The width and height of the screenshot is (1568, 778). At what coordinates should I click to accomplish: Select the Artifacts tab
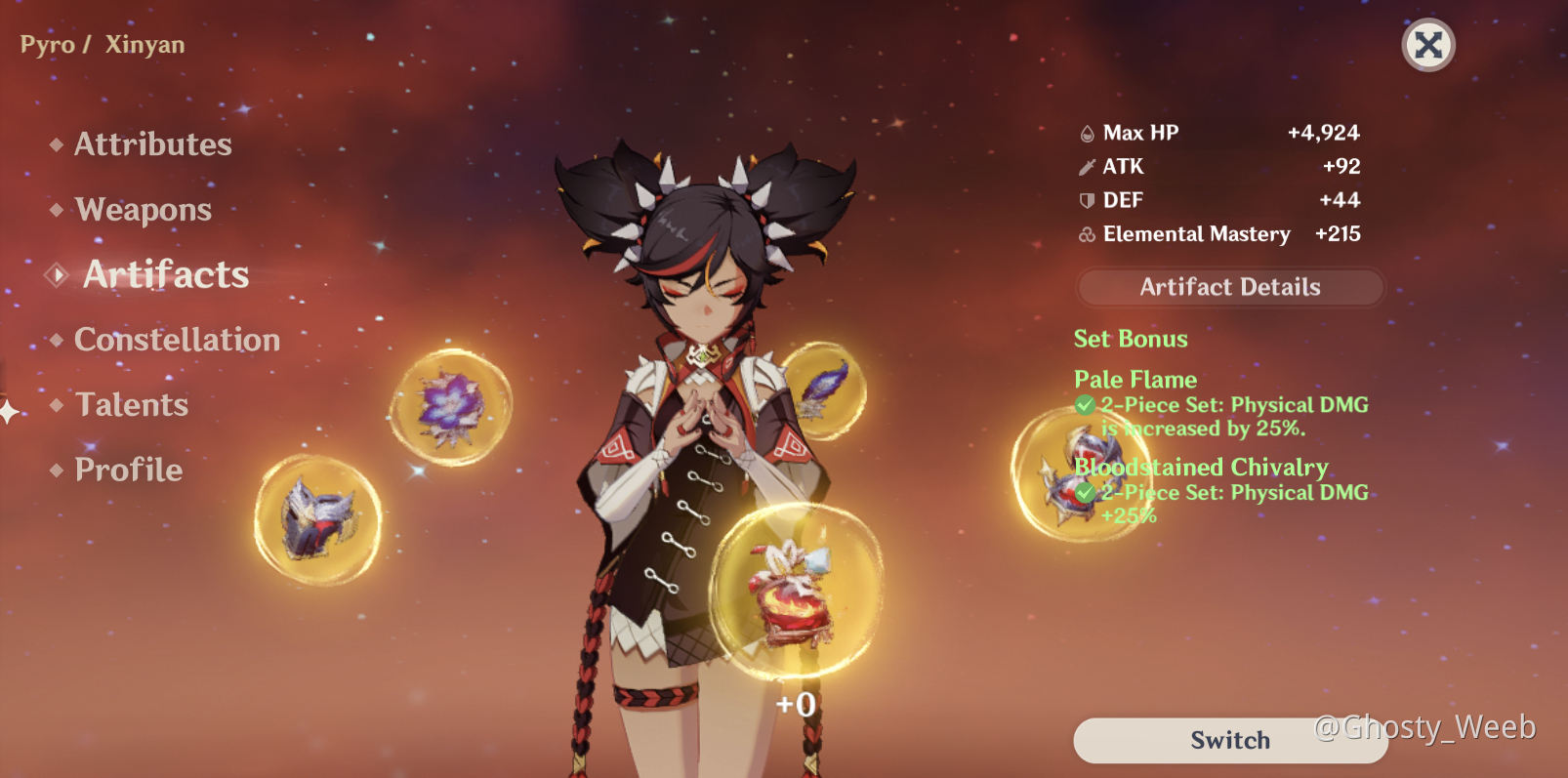tap(165, 274)
